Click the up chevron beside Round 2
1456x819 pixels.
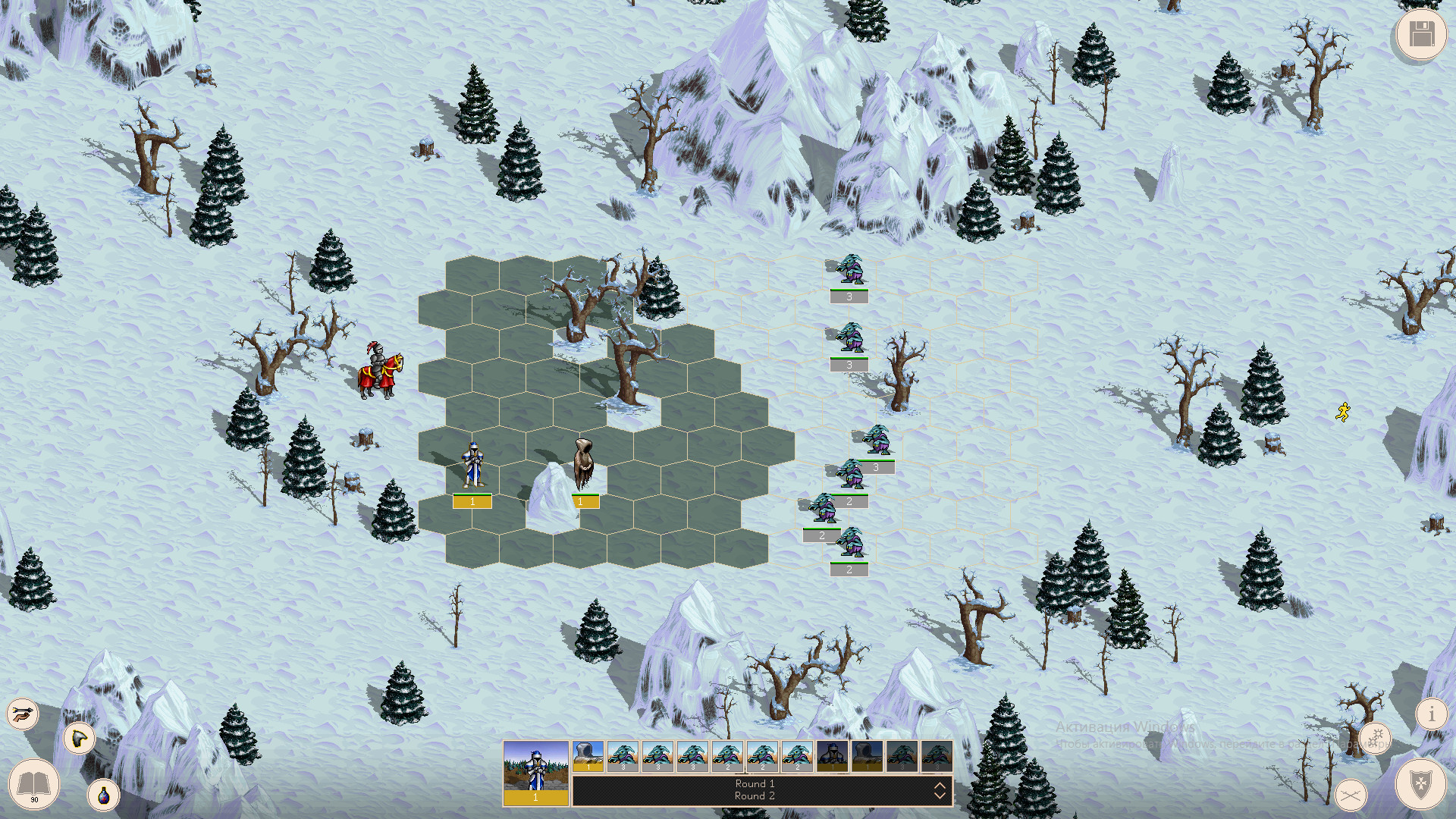(940, 786)
